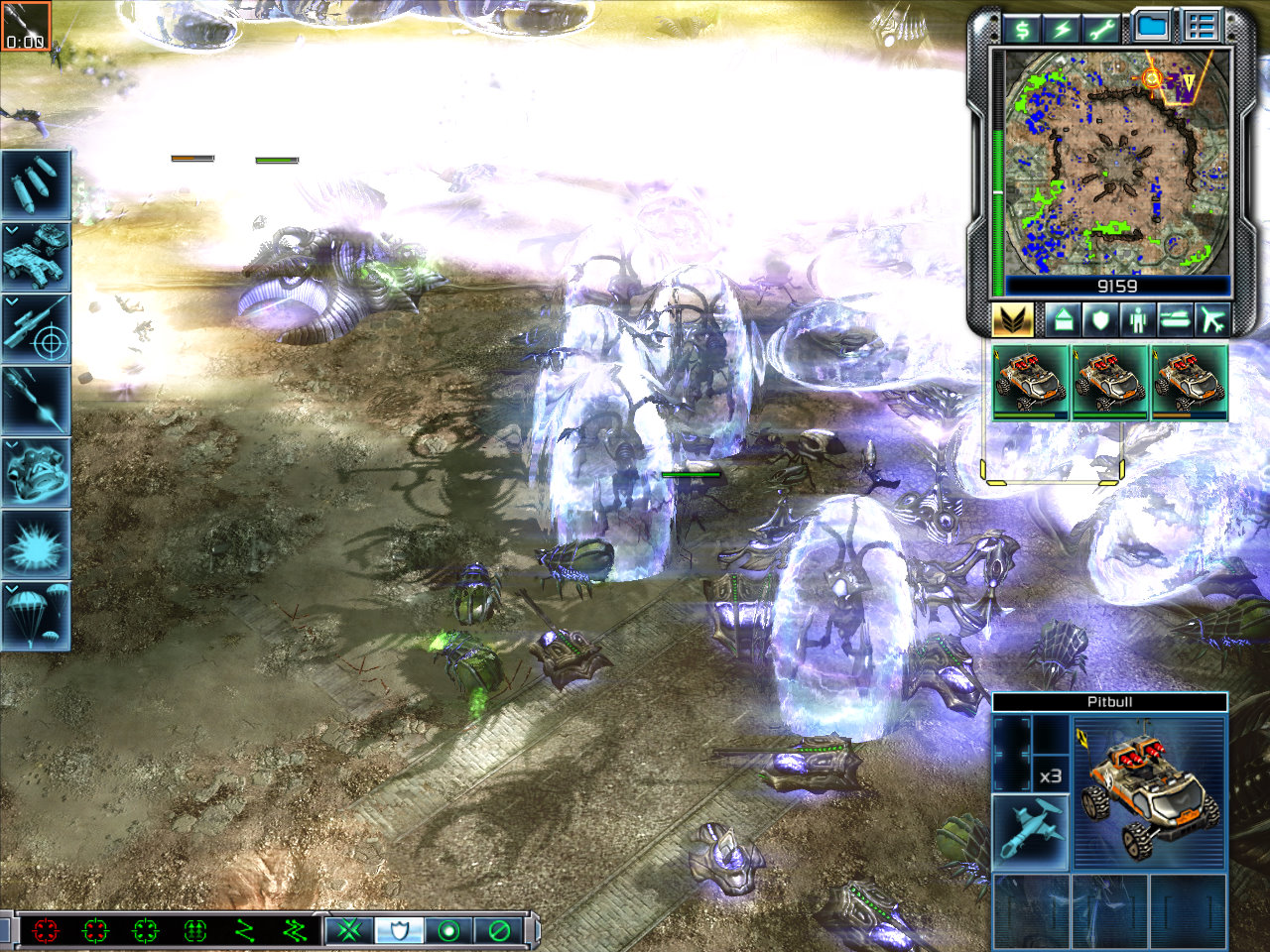The height and width of the screenshot is (952, 1270).
Task: Click the radar minimap
Action: [1117, 164]
